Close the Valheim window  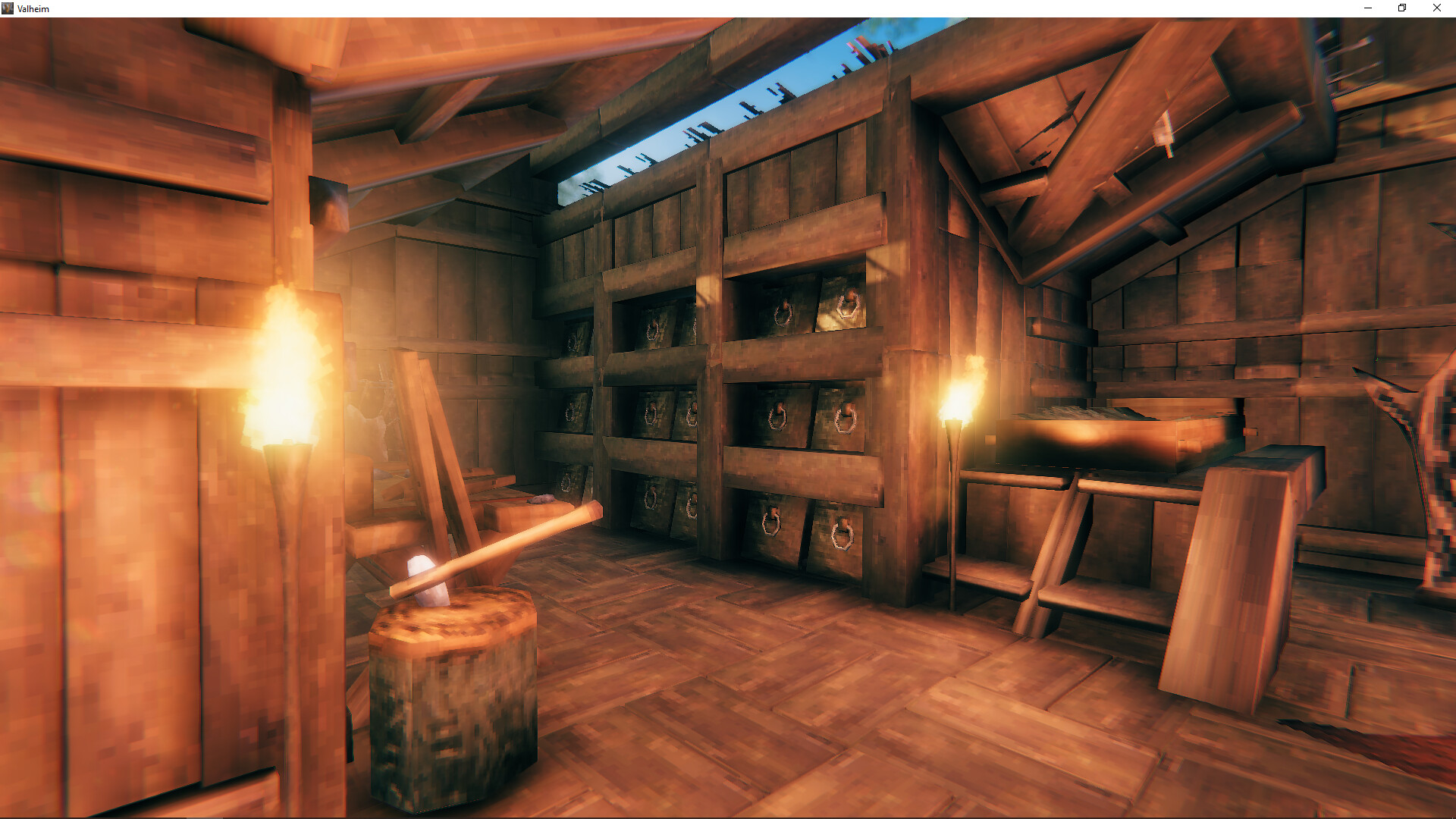pos(1436,8)
